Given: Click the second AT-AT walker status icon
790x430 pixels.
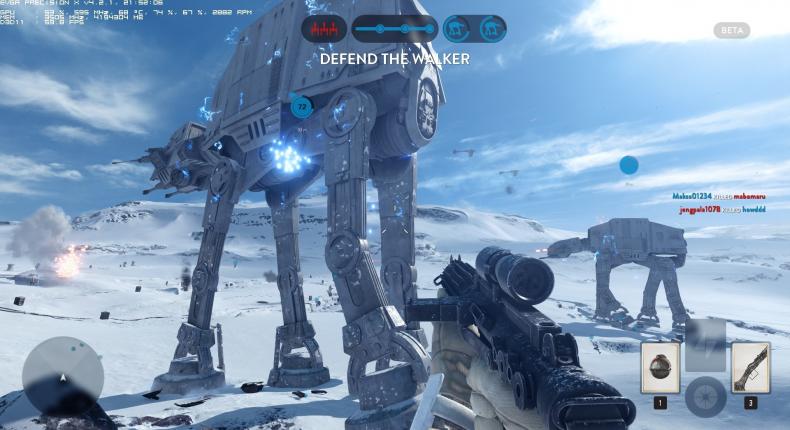Looking at the screenshot, I should click(490, 29).
